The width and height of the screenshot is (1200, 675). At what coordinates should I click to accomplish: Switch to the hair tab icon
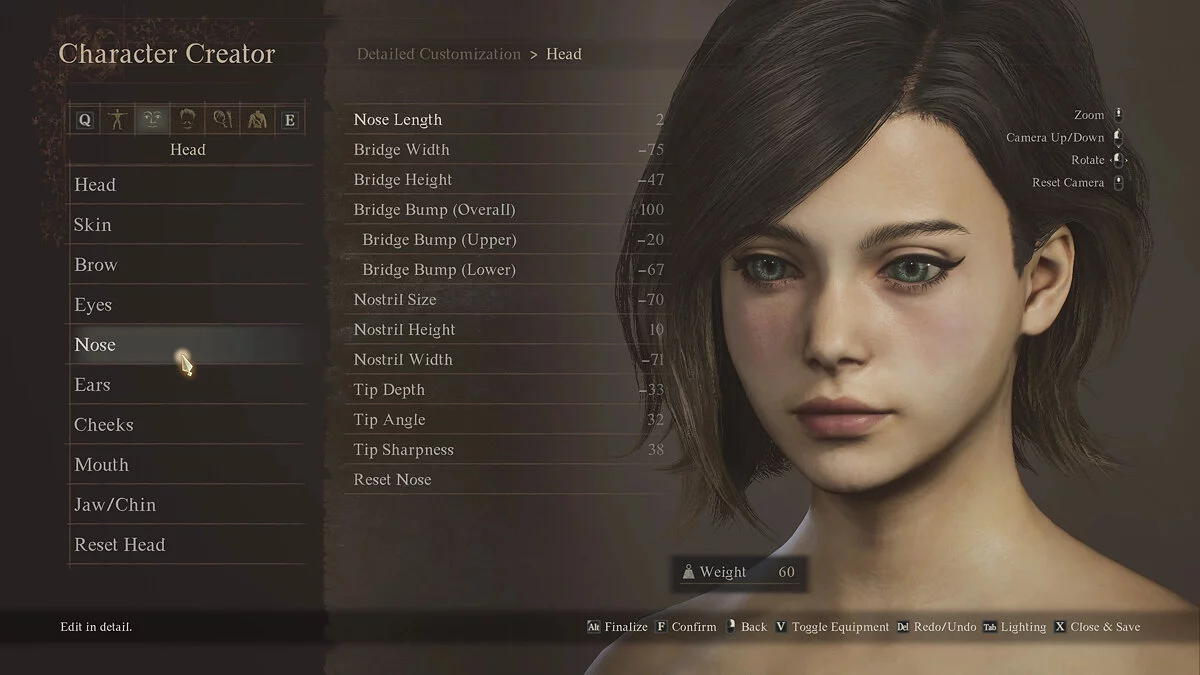coord(187,120)
